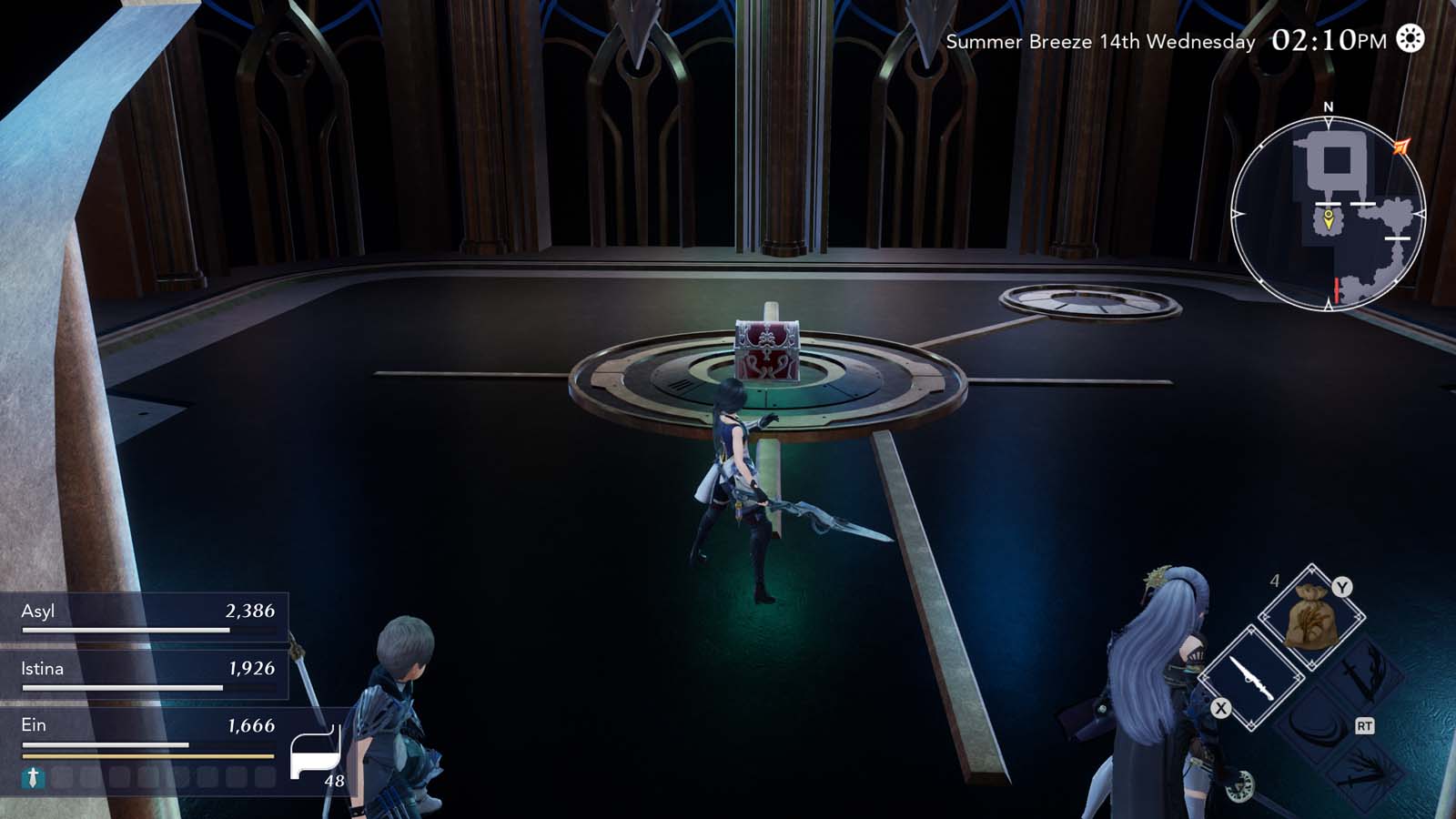Click the sun icon beside the clock
The image size is (1456, 819).
1408,41
